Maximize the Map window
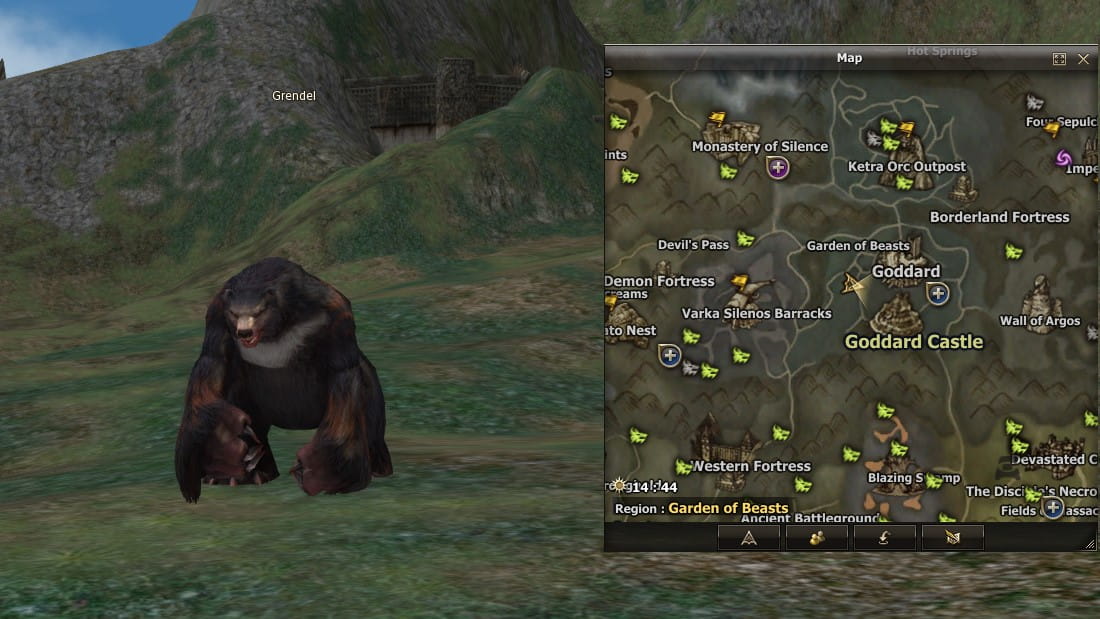 click(1059, 59)
